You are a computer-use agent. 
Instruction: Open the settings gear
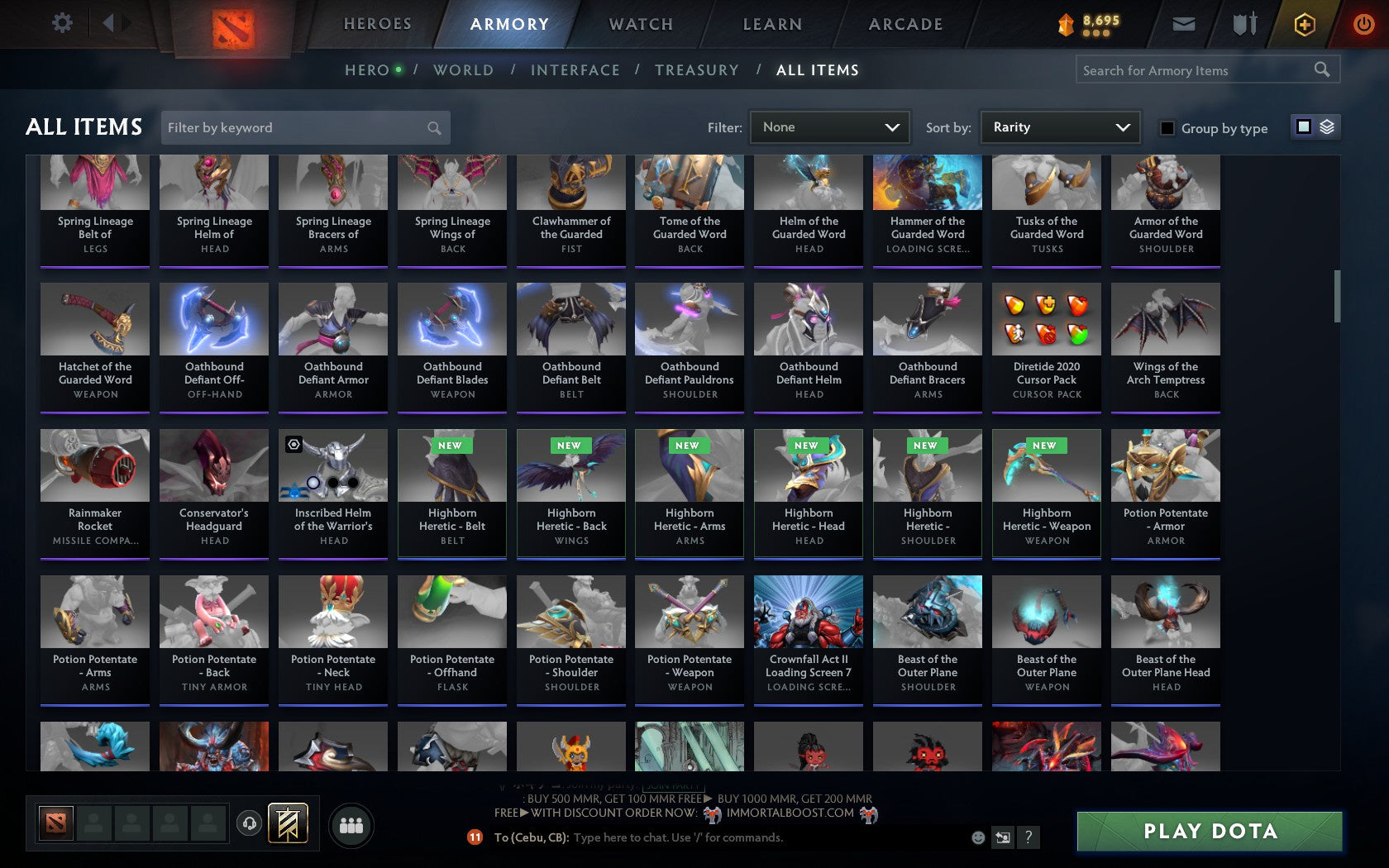pyautogui.click(x=60, y=22)
